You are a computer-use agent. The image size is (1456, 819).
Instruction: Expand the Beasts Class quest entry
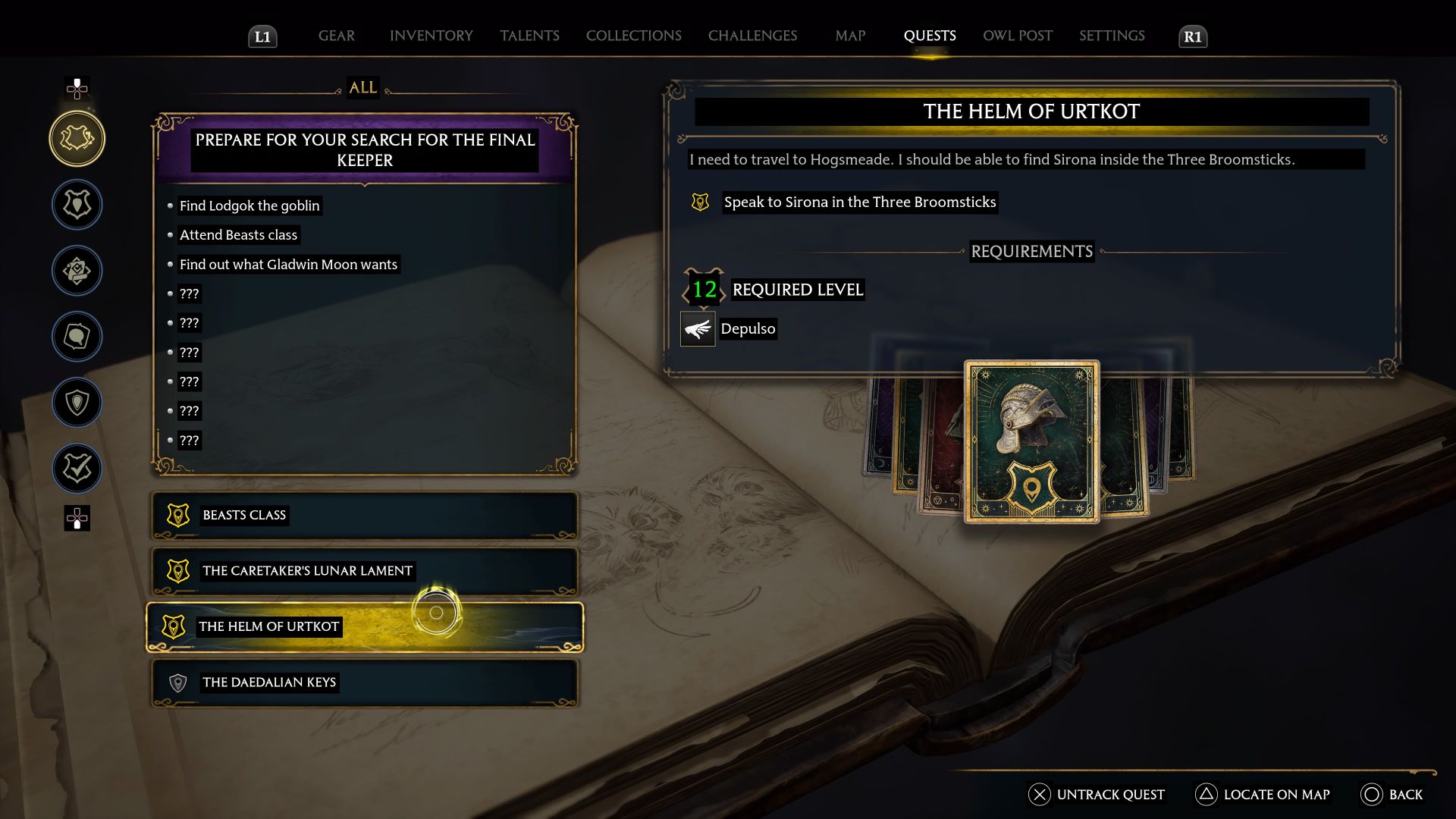click(x=364, y=516)
